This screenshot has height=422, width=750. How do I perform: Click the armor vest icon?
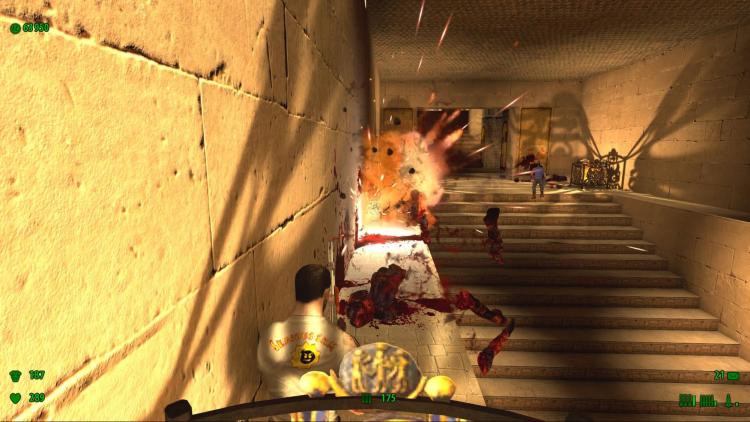[x=15, y=376]
